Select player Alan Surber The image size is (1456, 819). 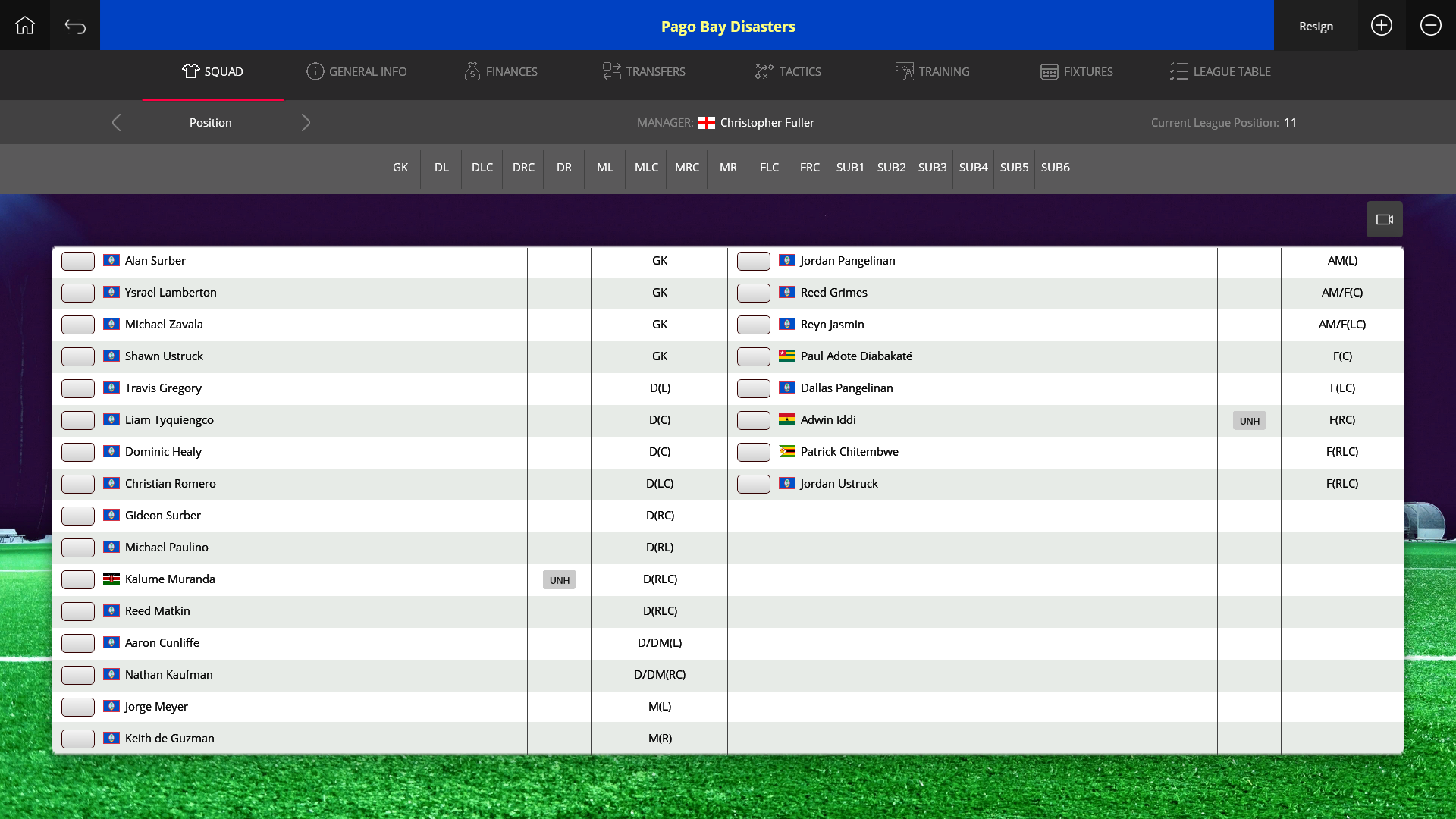click(x=155, y=261)
